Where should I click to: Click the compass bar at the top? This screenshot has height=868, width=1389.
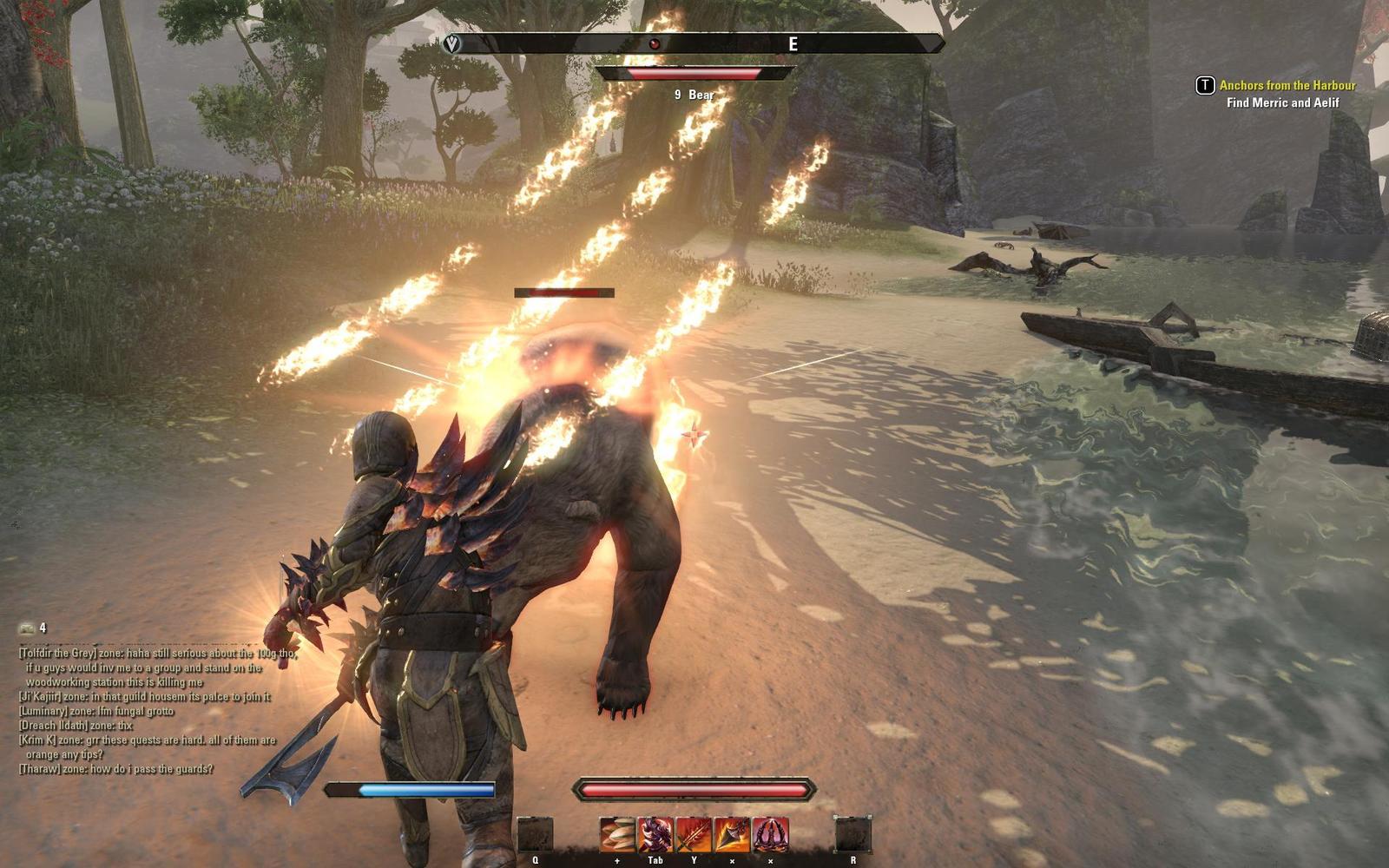point(694,43)
